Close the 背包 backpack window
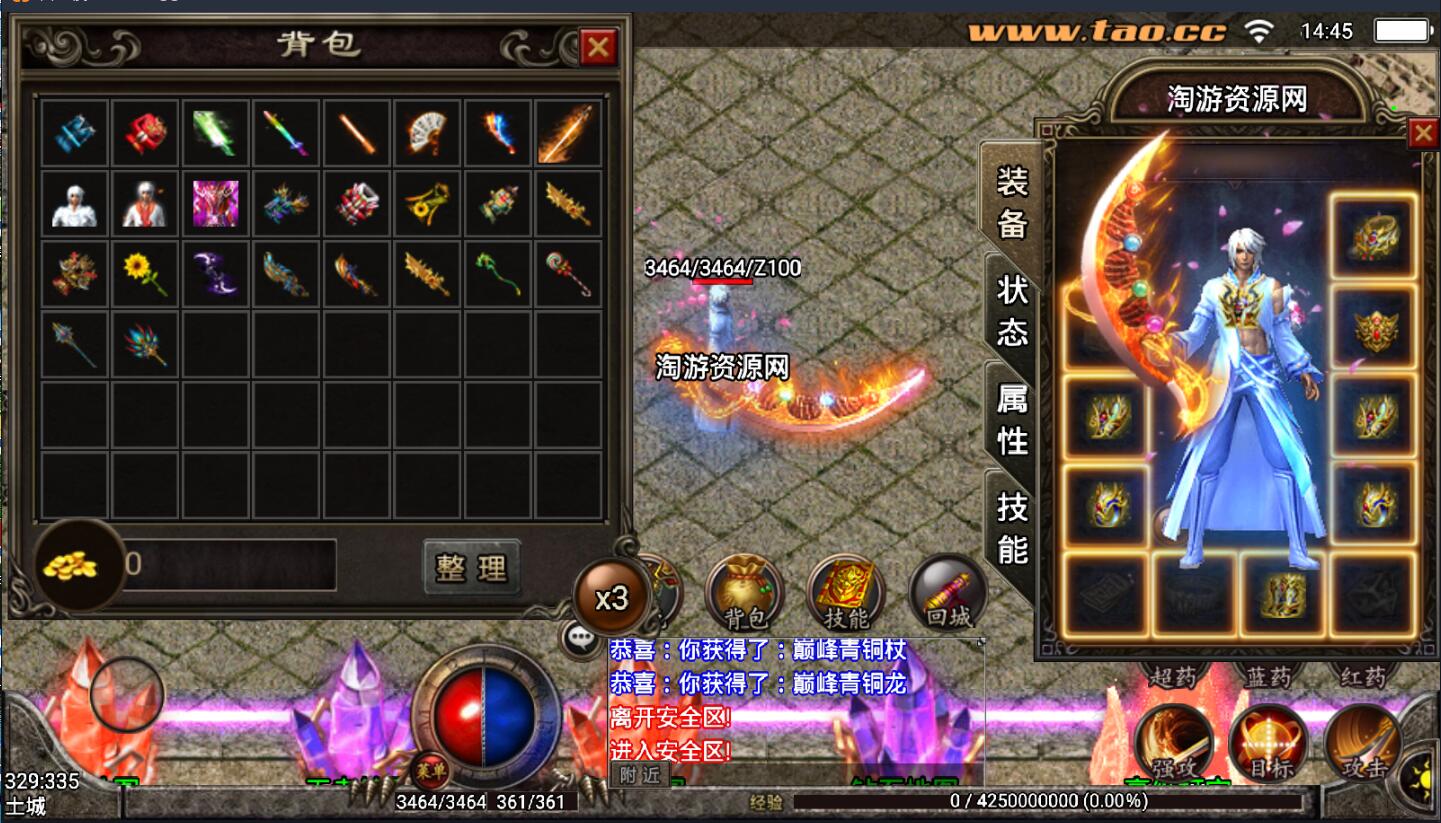Screen dimensions: 1441x823 598,47
